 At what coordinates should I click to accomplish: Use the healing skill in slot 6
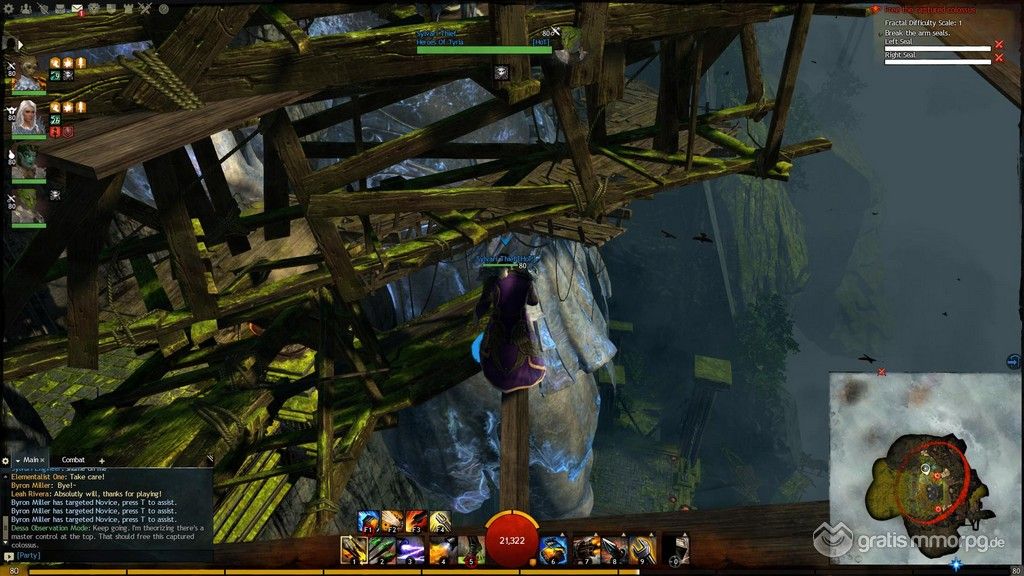(555, 548)
